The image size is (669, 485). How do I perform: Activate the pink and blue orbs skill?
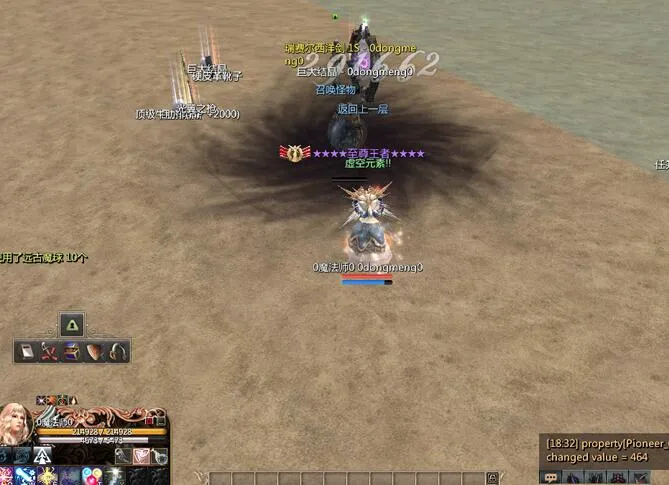point(93,475)
